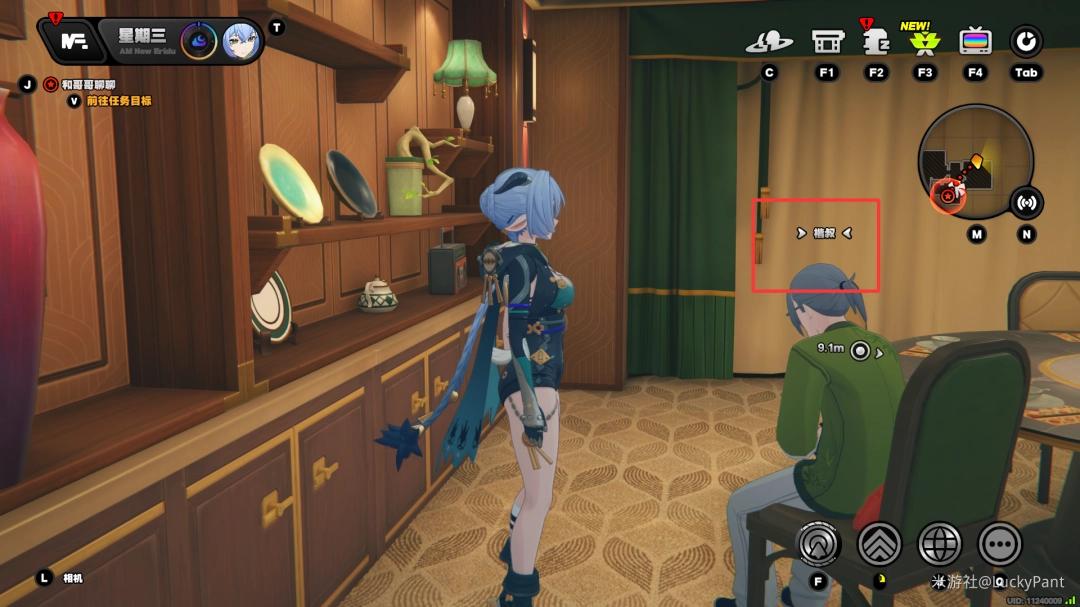The image size is (1080, 607).
Task: Open the rainbow television icon
Action: point(975,42)
